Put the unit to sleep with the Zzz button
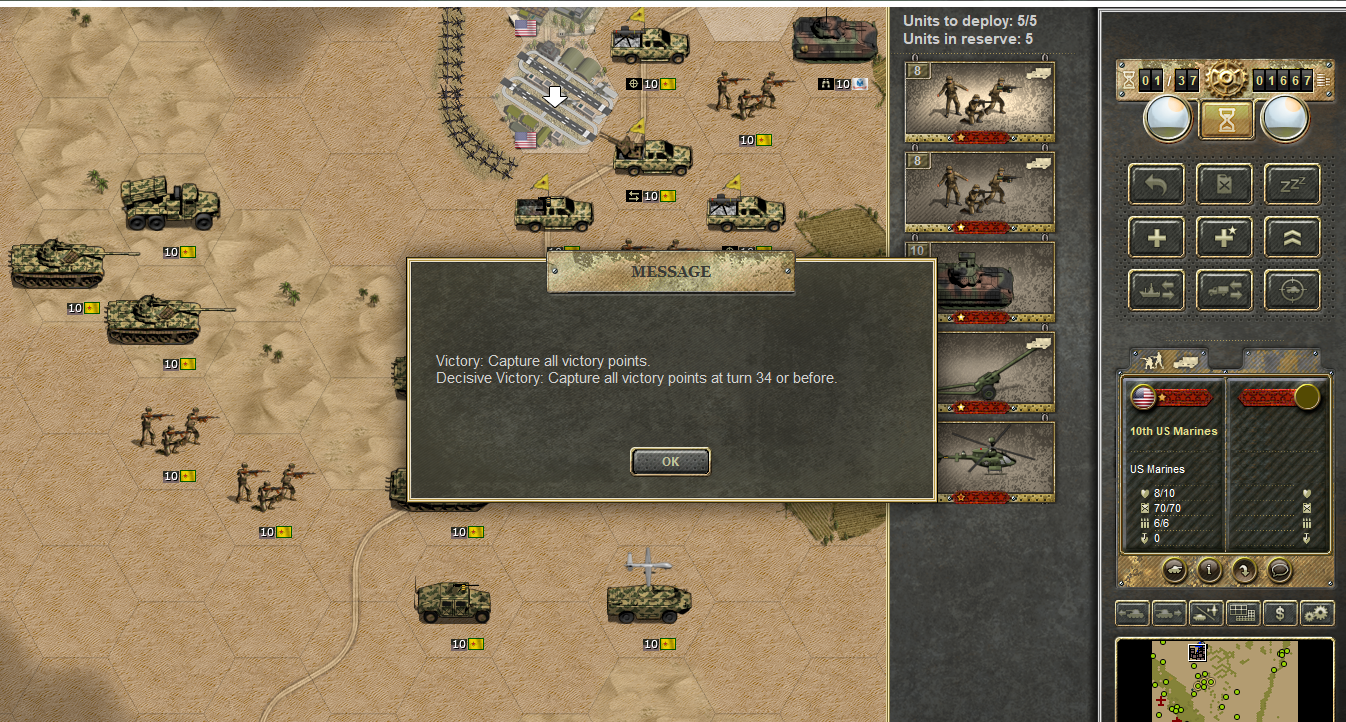Image resolution: width=1346 pixels, height=722 pixels. [x=1292, y=184]
